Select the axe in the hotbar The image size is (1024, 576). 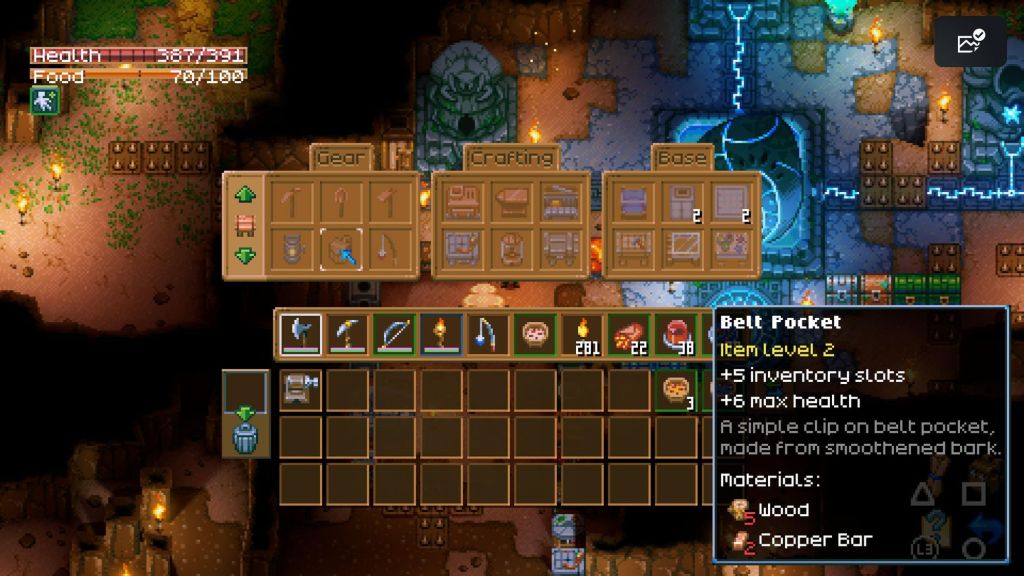(x=300, y=335)
